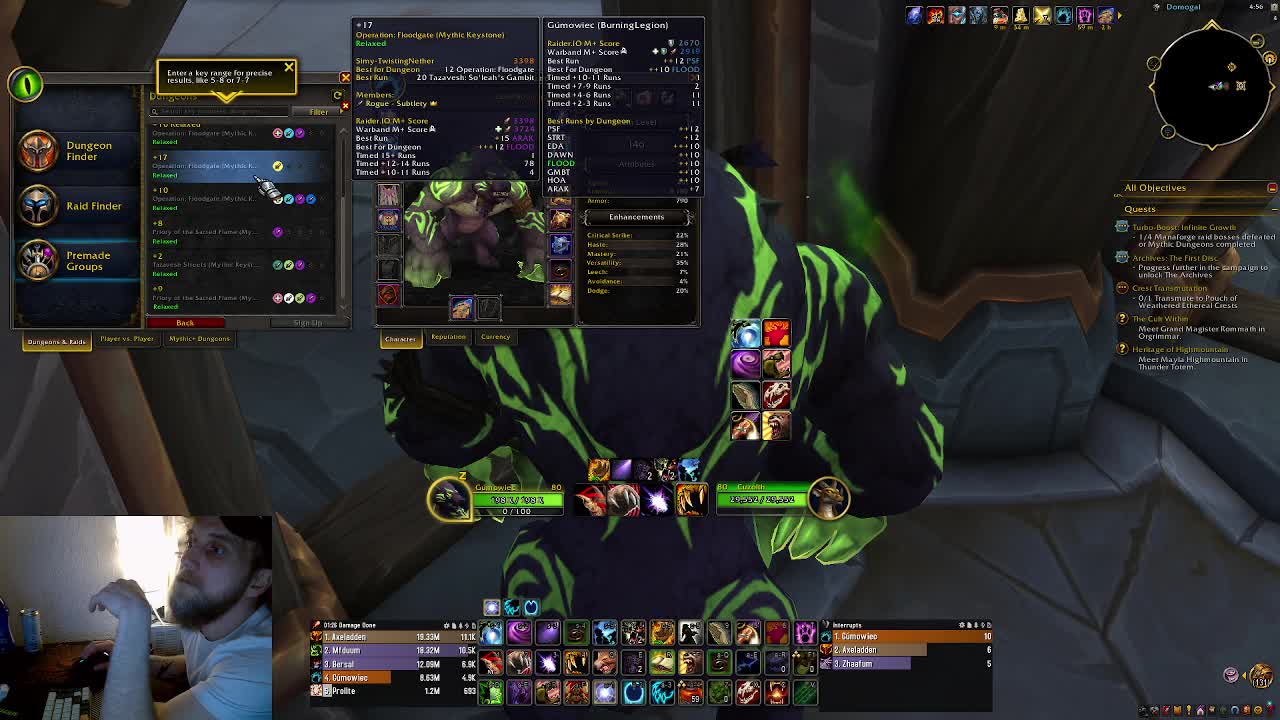Open the Currency tab
Viewport: 1280px width, 720px height.
pyautogui.click(x=495, y=337)
